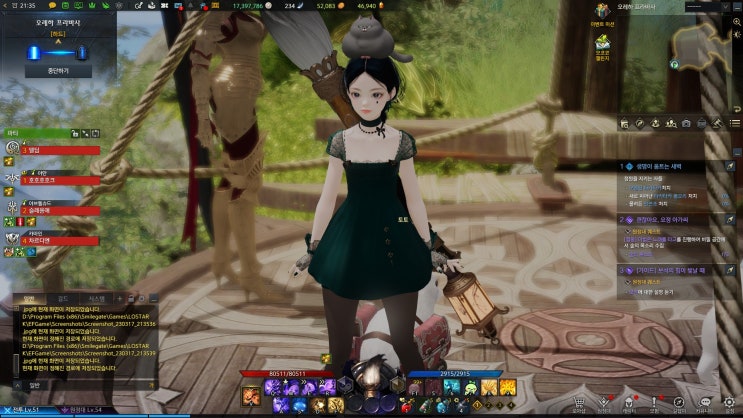Select party member 4 name bar
The image size is (743, 418).
(x=60, y=241)
